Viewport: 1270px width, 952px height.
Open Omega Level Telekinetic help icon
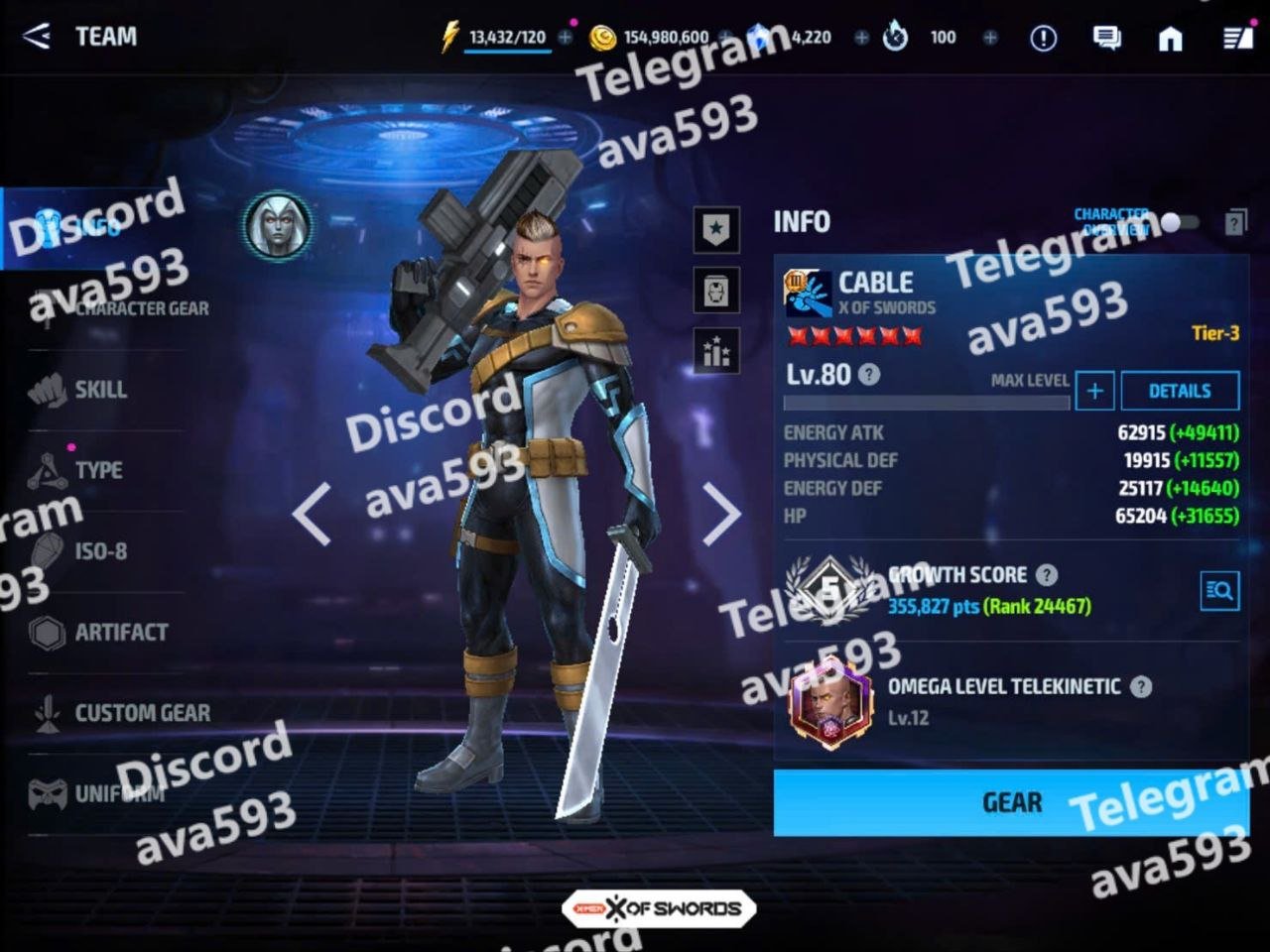click(x=1142, y=686)
